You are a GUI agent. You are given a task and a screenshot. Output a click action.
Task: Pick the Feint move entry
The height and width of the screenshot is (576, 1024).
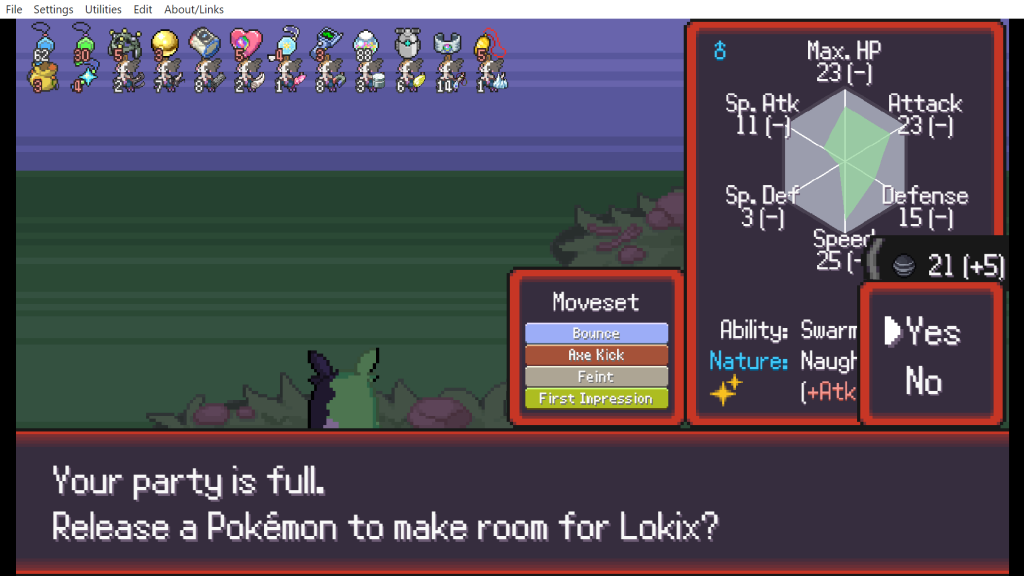(596, 377)
